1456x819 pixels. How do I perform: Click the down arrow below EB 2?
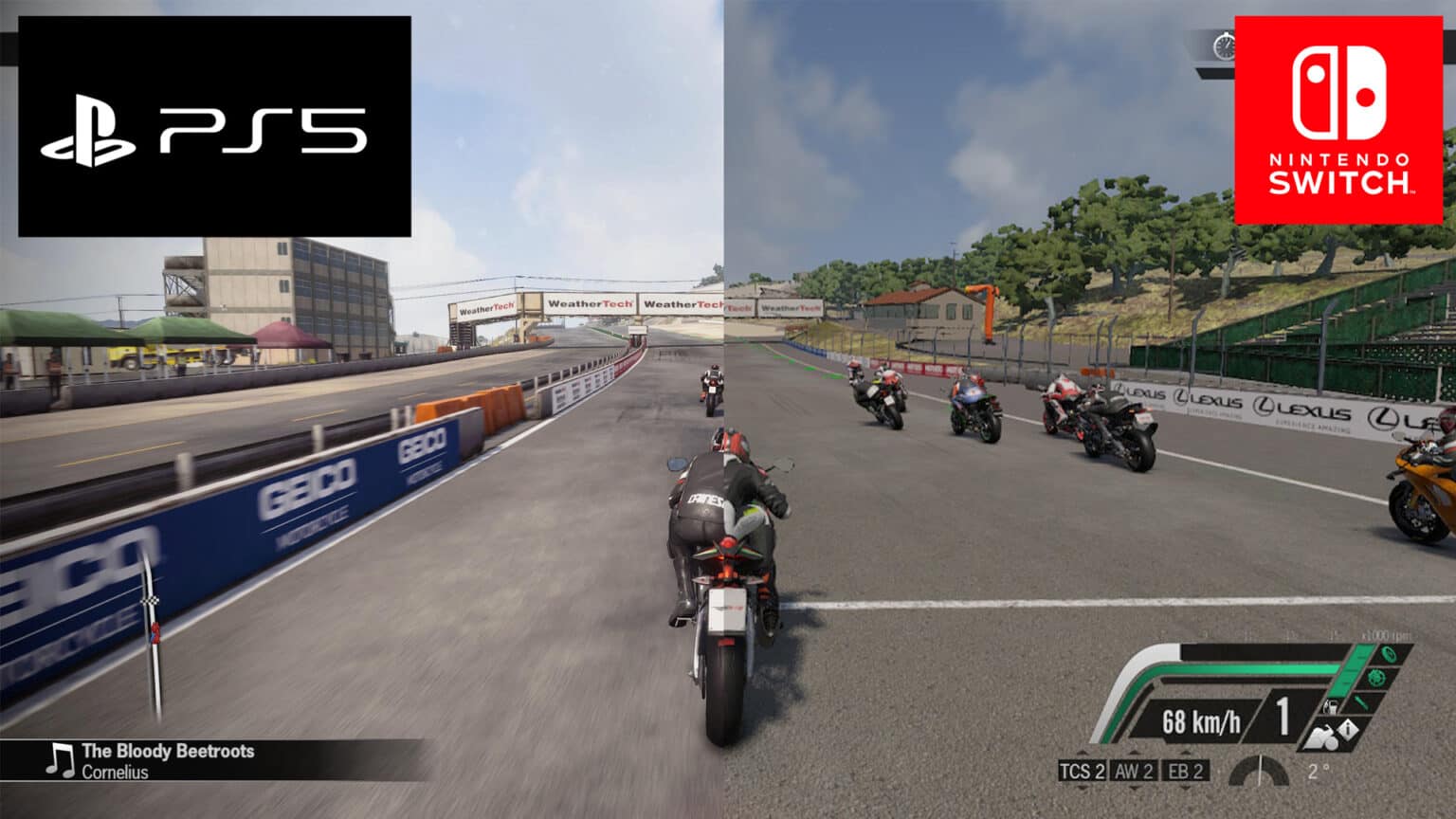pos(1184,789)
